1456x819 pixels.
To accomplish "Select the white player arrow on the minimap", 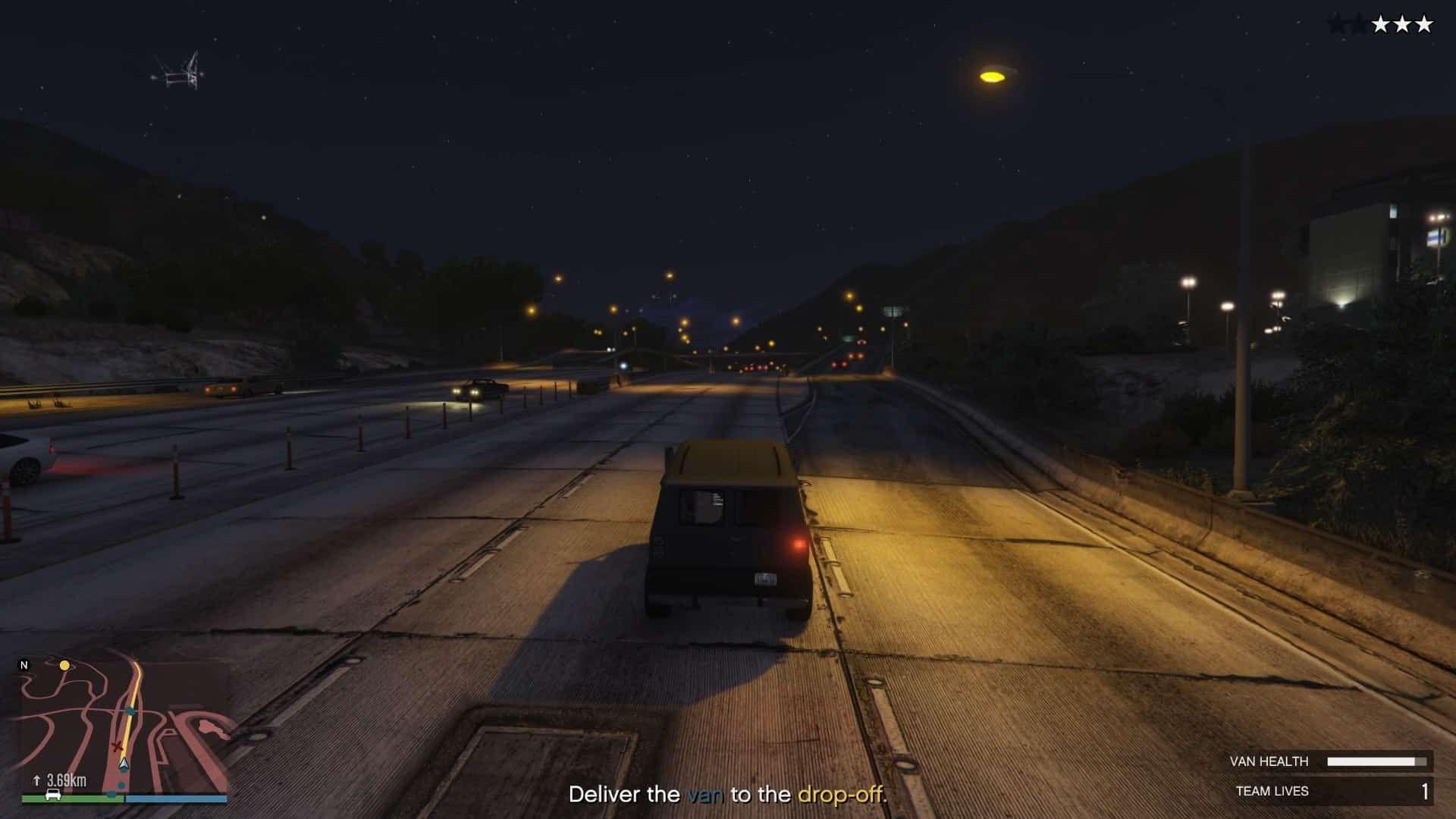I will 124,764.
